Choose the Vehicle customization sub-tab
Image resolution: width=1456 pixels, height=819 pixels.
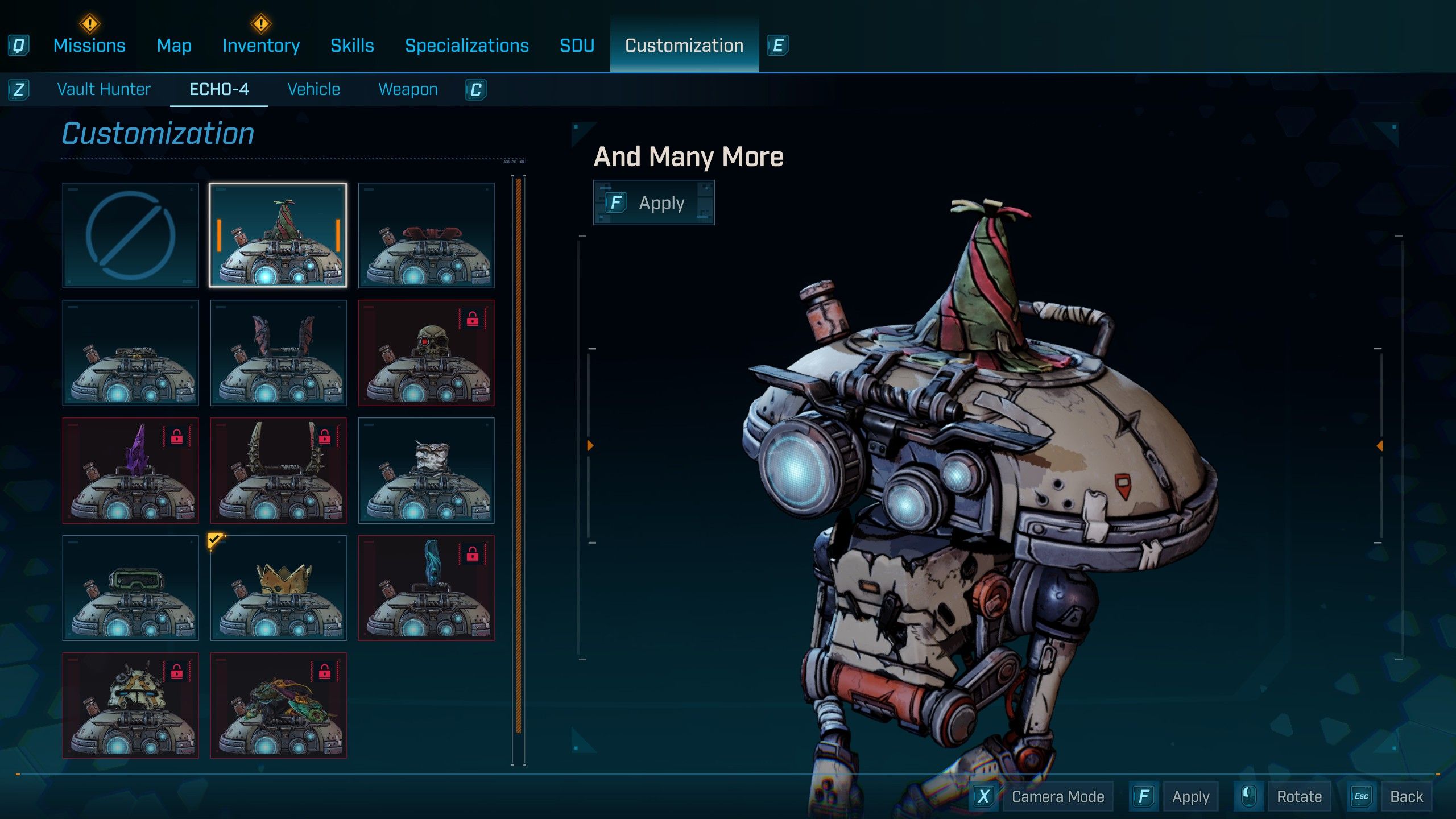point(313,89)
